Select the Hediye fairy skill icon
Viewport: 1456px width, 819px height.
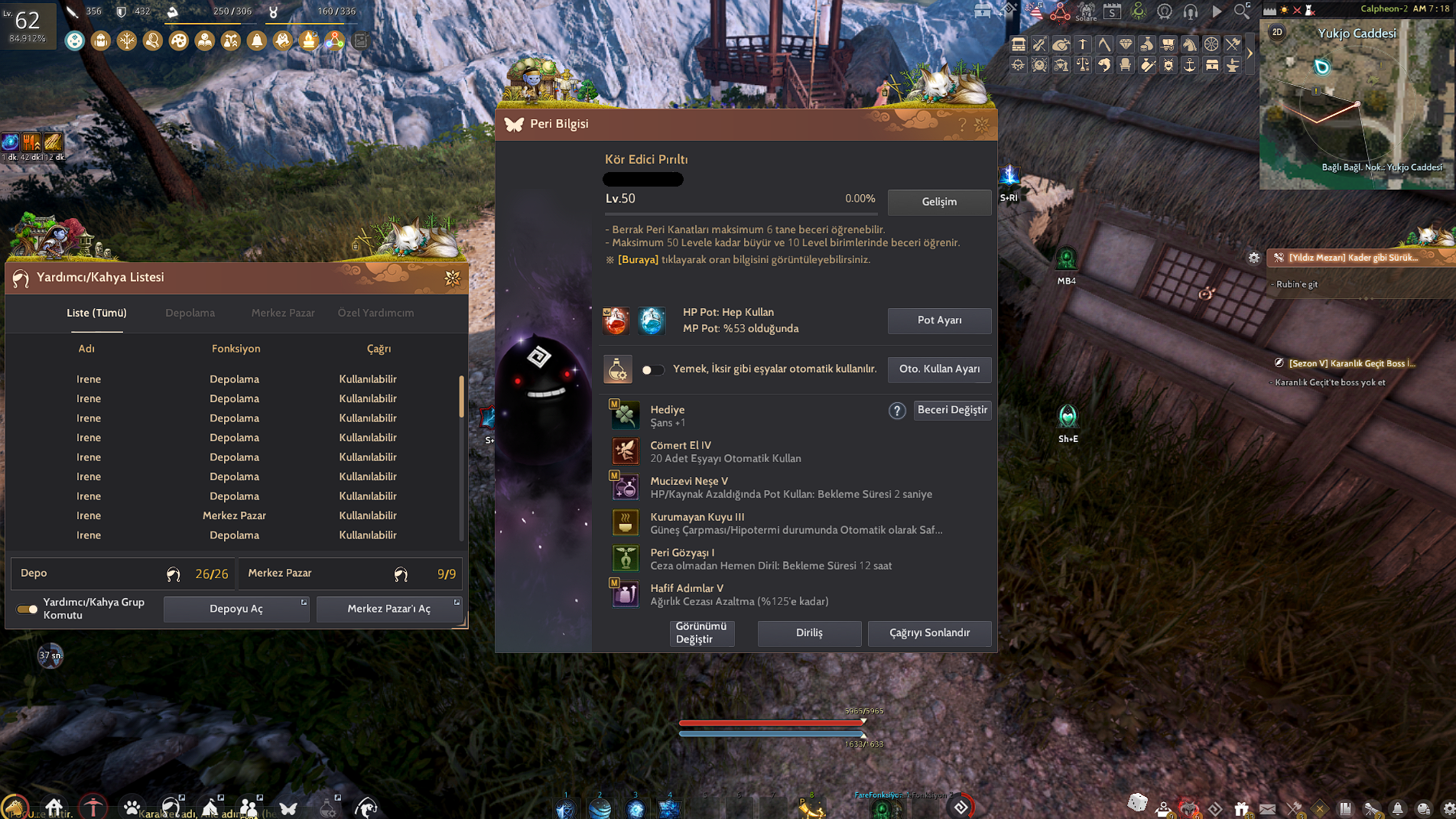[x=625, y=416]
